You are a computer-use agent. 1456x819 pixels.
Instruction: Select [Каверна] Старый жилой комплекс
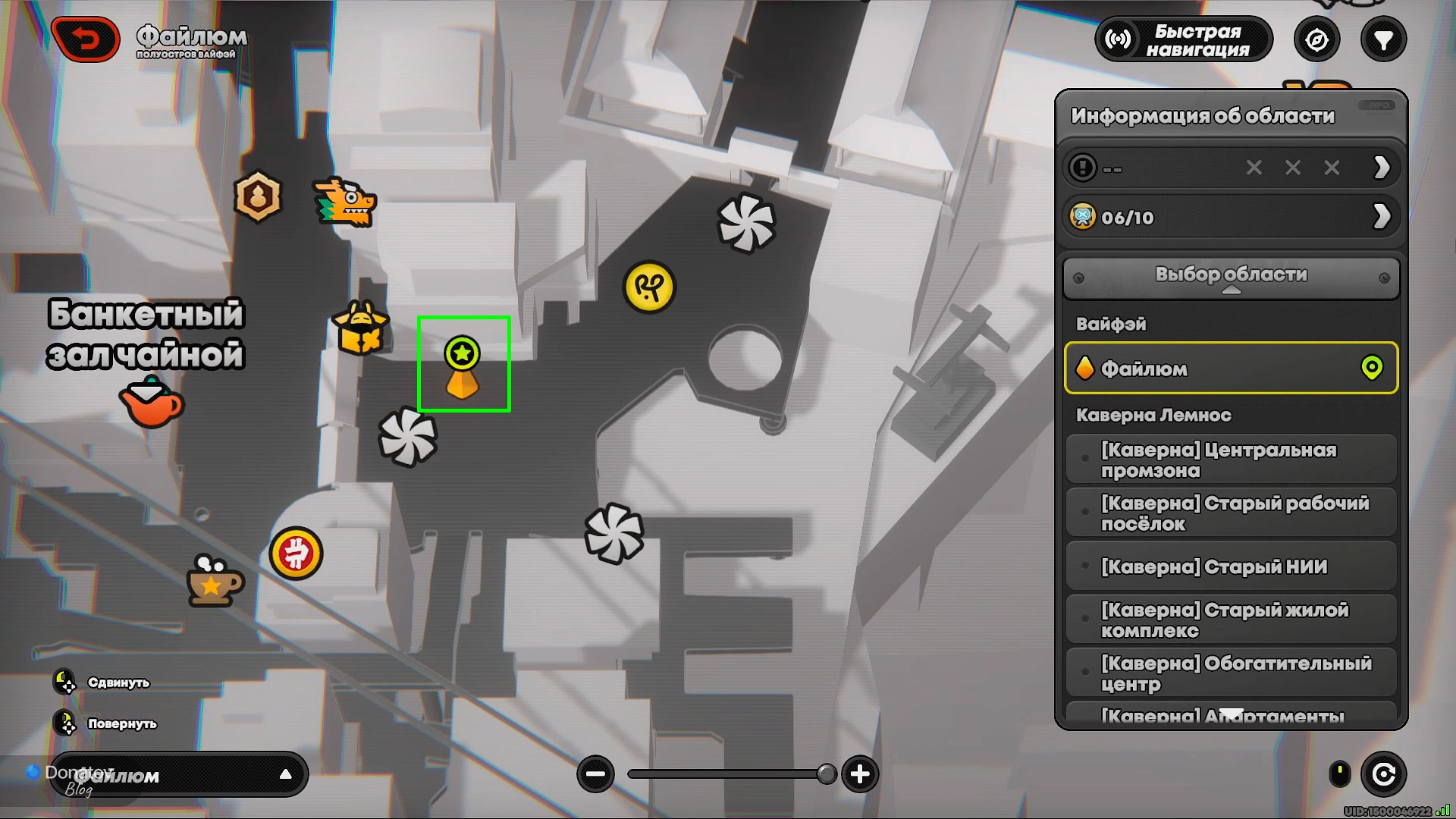1231,620
